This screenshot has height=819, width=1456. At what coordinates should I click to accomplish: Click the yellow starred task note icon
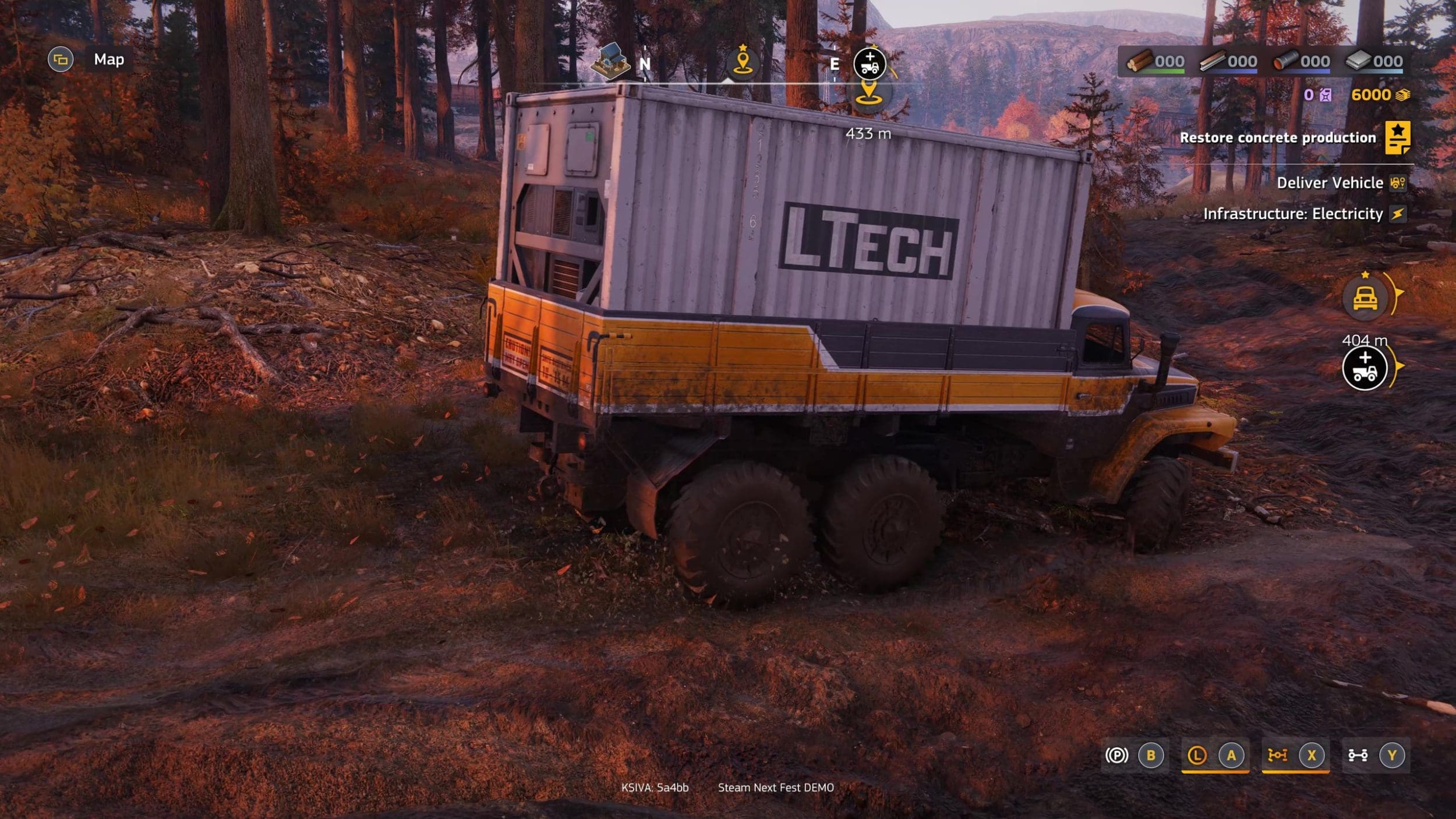coord(1397,138)
